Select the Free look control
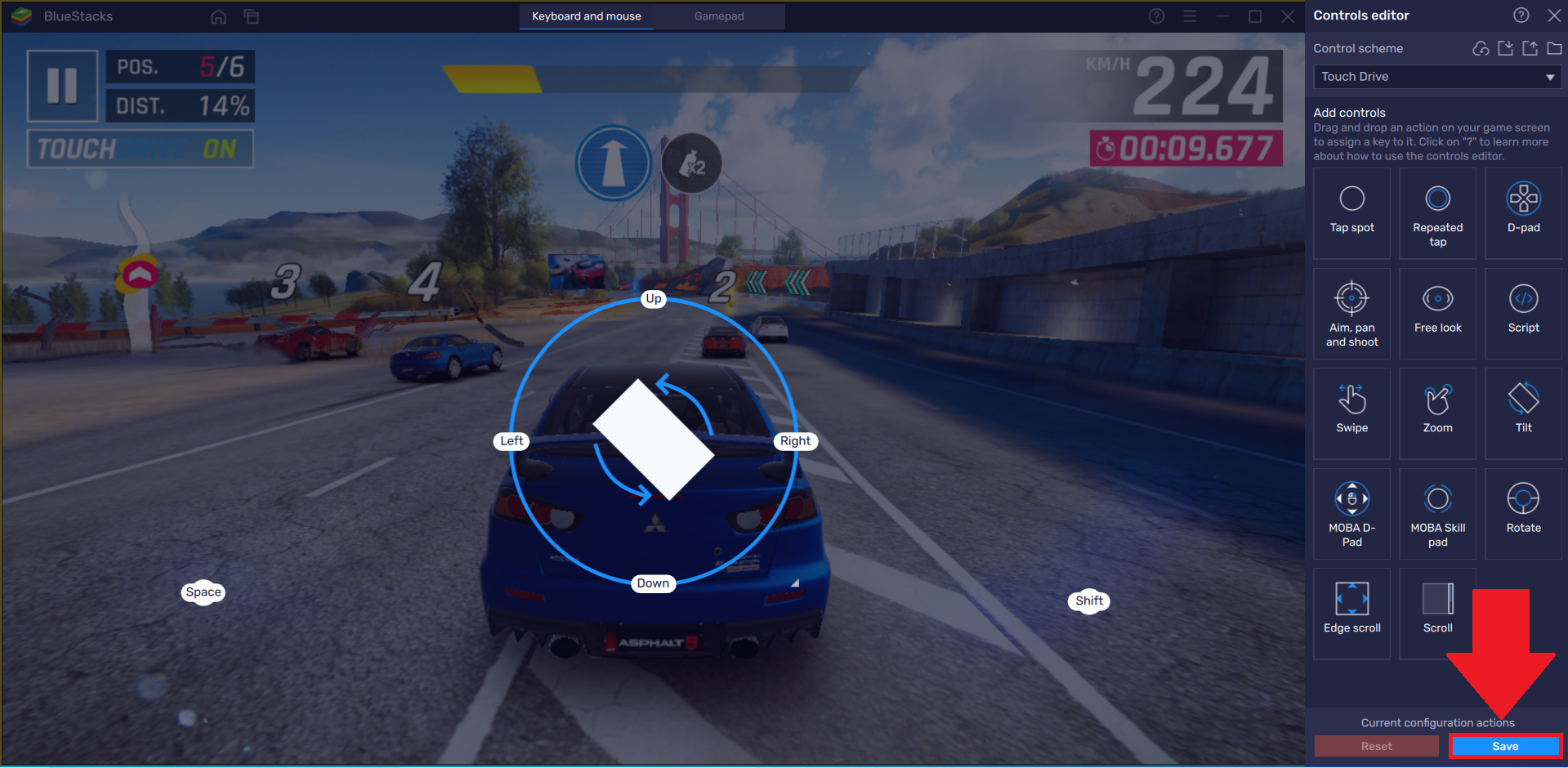The image size is (1568, 768). point(1437,313)
